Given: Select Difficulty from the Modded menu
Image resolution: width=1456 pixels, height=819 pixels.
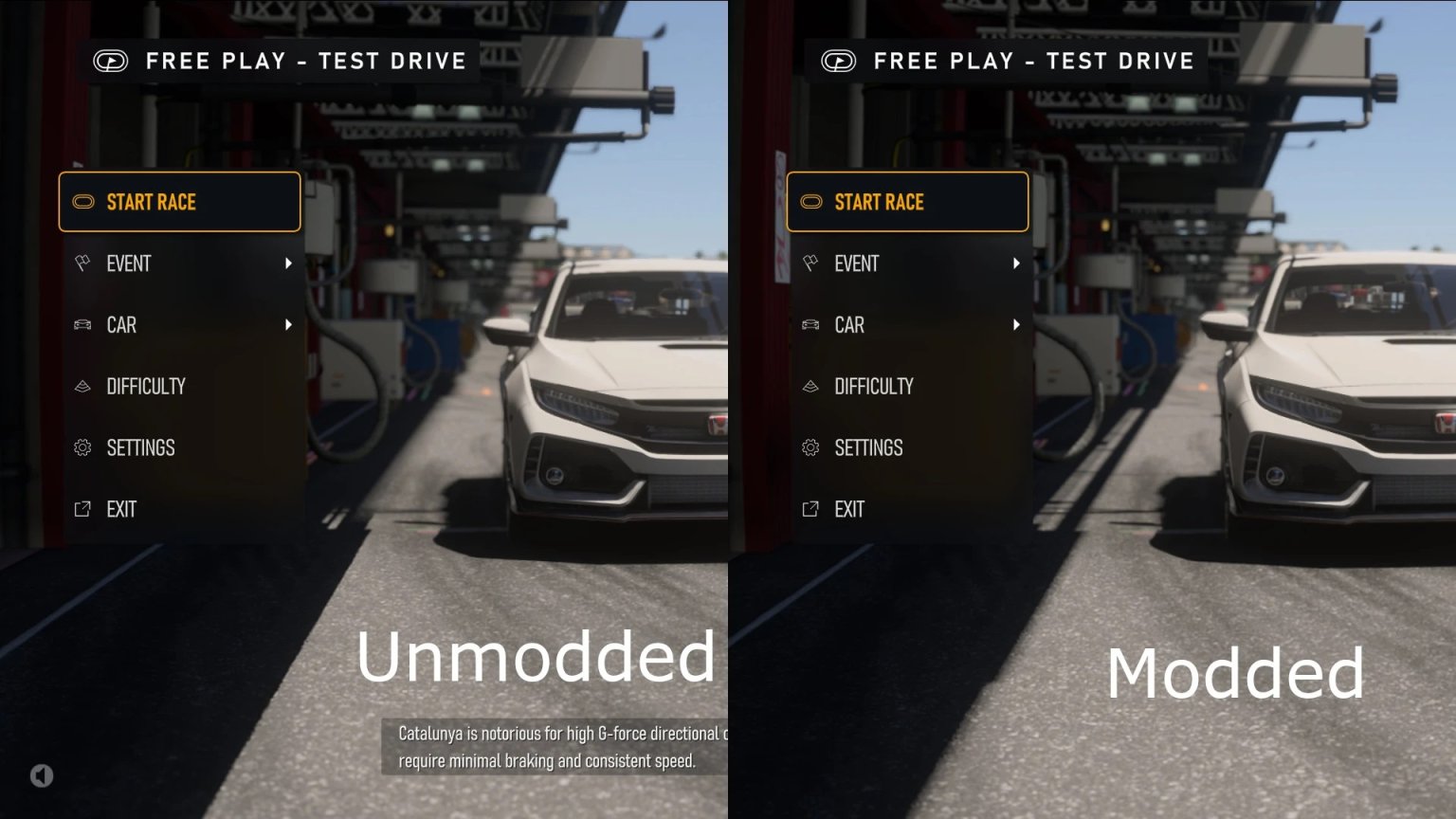Looking at the screenshot, I should (x=874, y=386).
